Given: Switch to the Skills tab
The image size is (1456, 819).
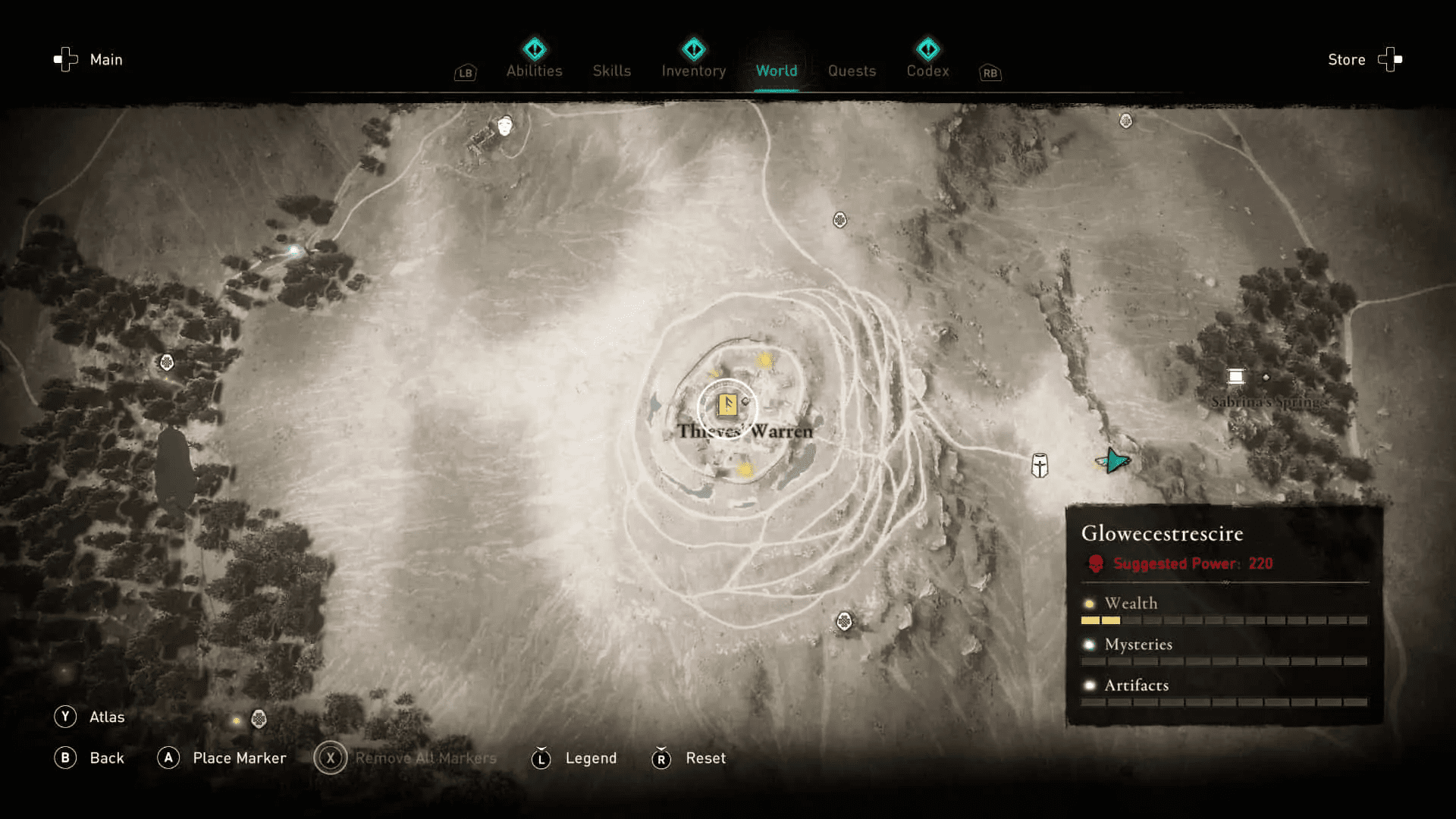Looking at the screenshot, I should tap(612, 71).
